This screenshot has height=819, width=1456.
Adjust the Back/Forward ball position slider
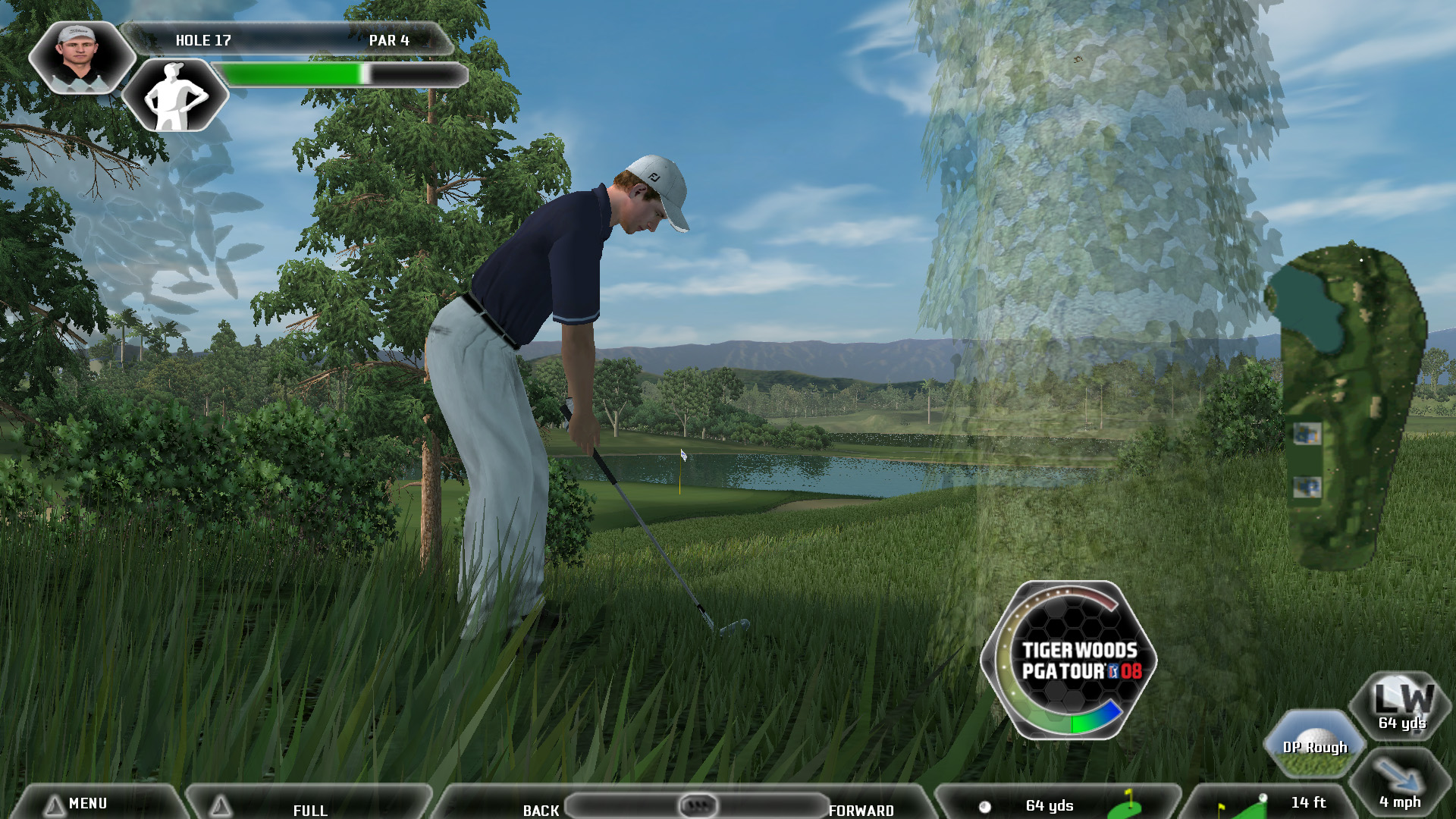(697, 805)
